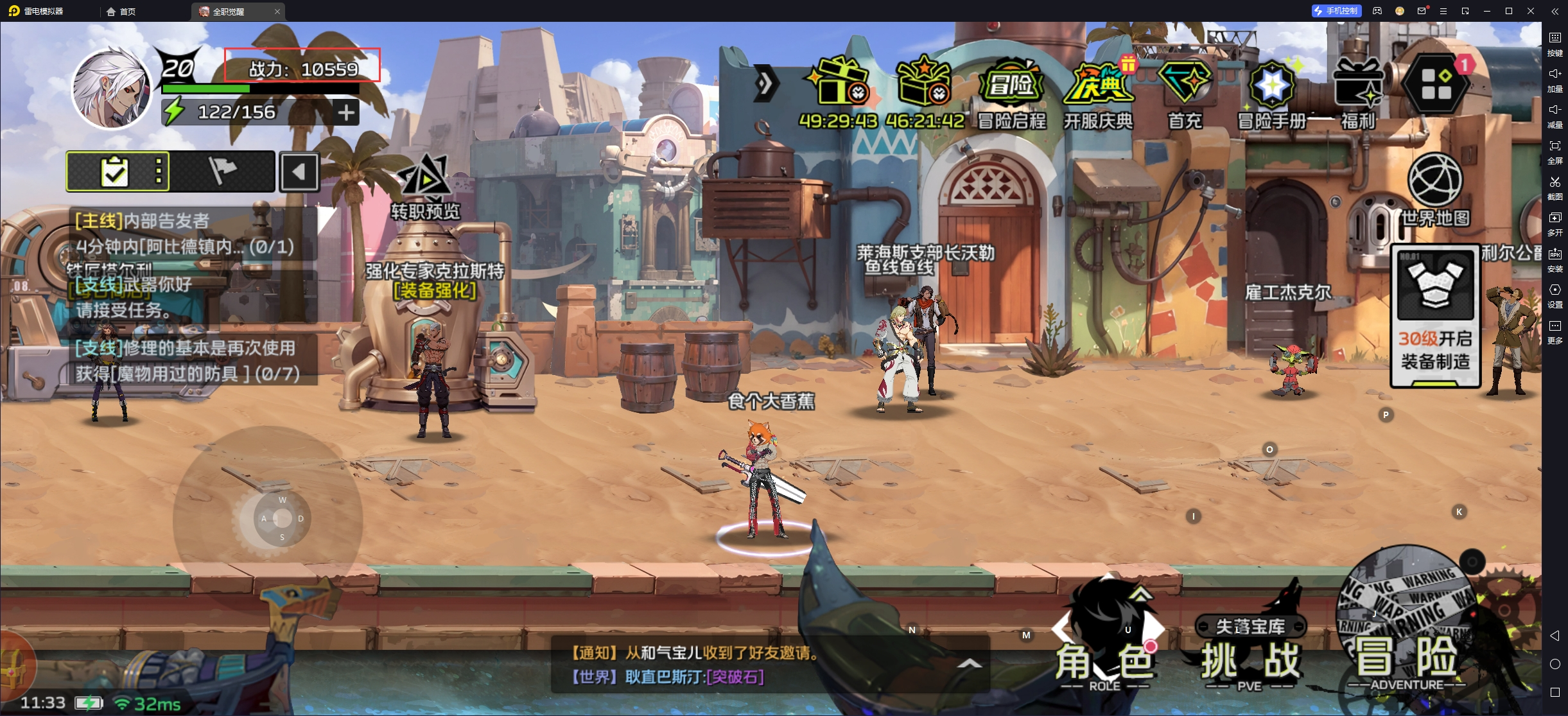Add stamina with the plus button

click(x=346, y=113)
